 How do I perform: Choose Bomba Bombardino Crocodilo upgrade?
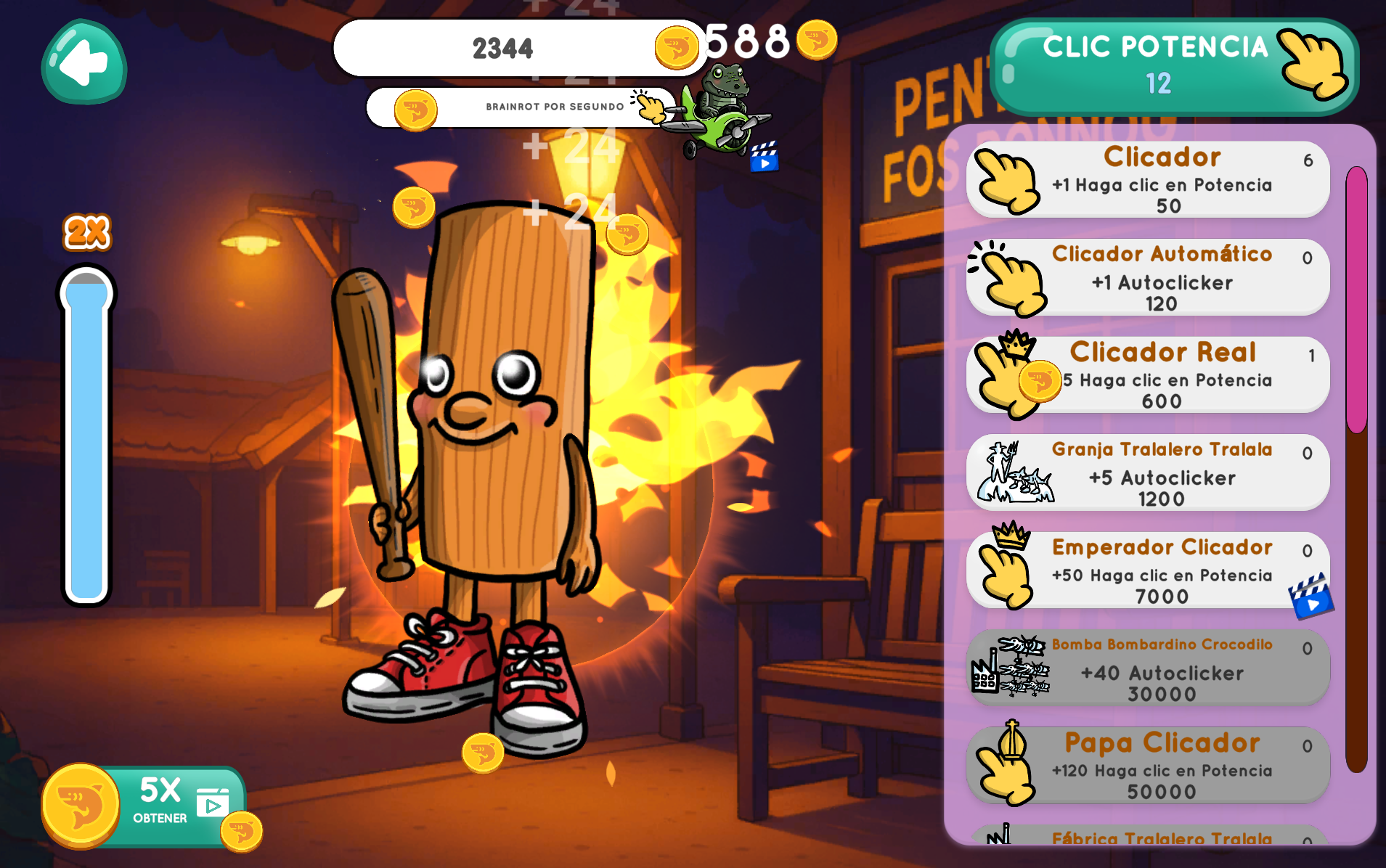click(x=1148, y=668)
